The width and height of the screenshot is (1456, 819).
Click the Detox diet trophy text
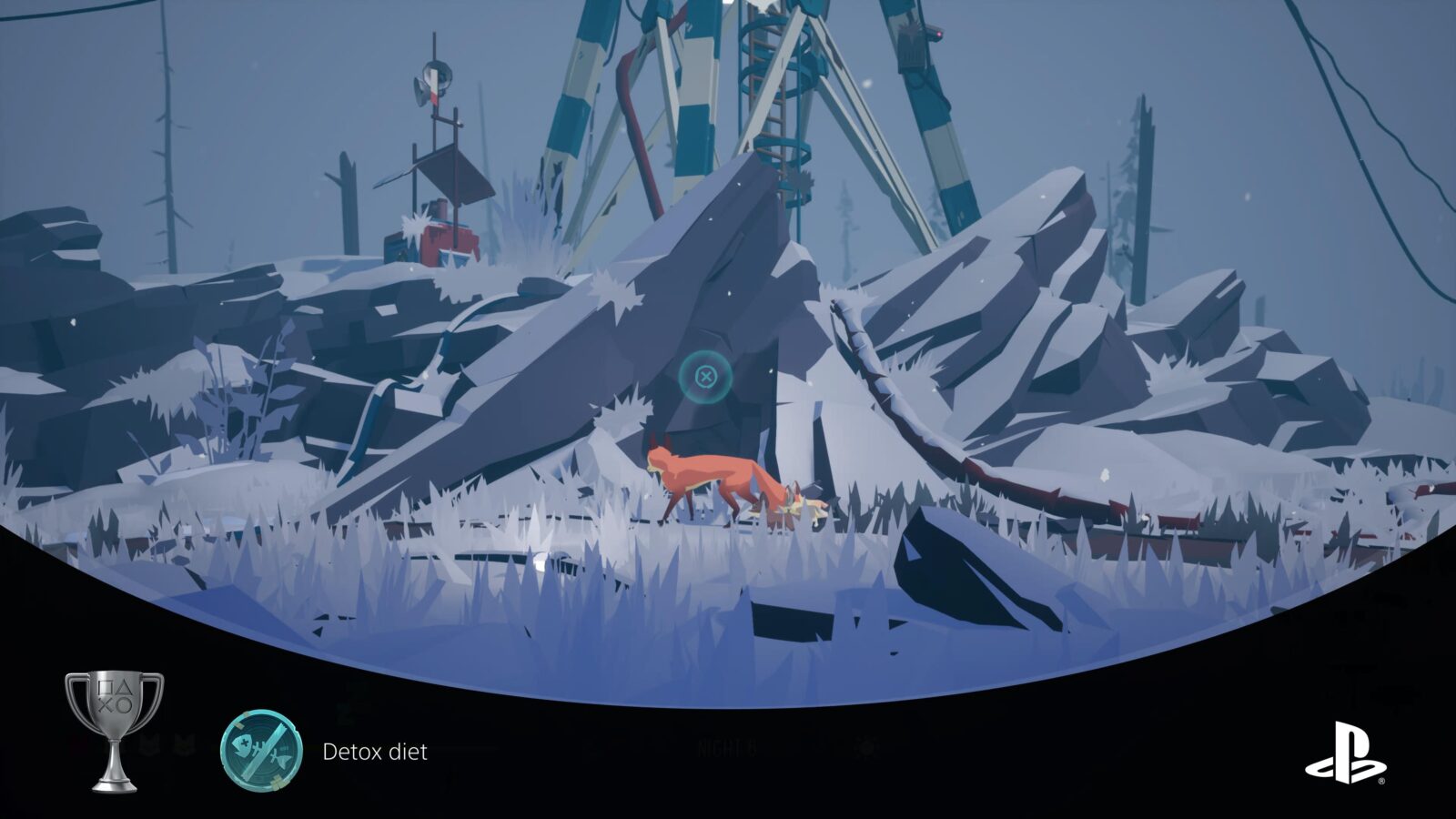[374, 749]
